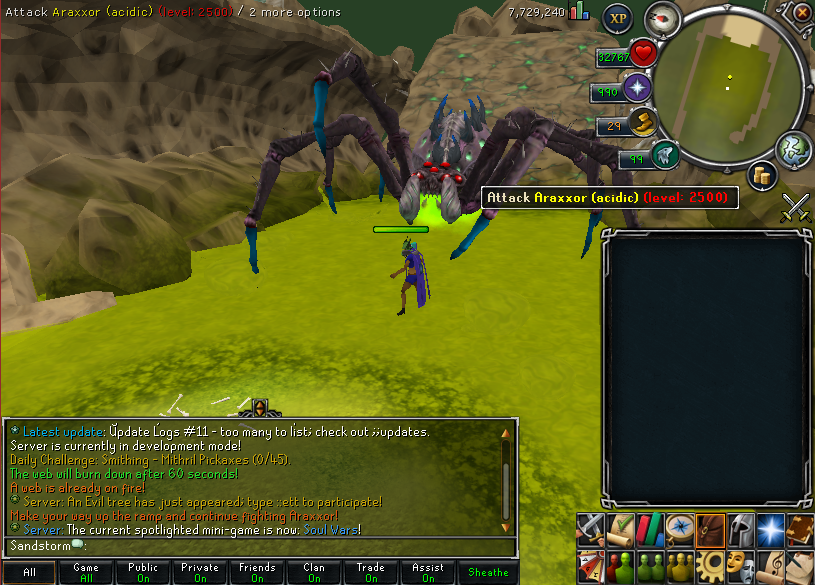This screenshot has width=815, height=585.
Task: Click the green Sheathe button
Action: (x=488, y=573)
